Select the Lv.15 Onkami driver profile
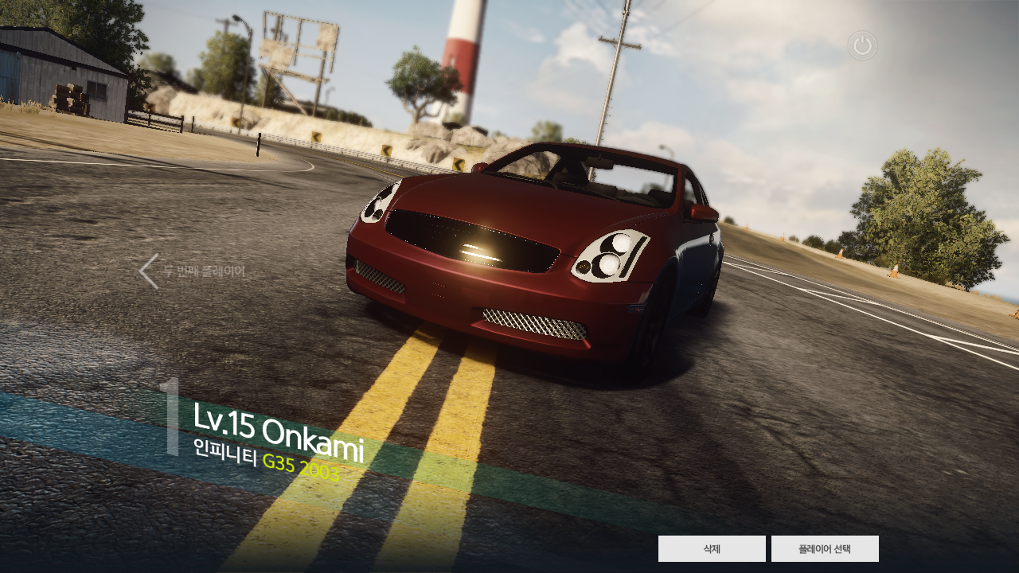 click(277, 427)
